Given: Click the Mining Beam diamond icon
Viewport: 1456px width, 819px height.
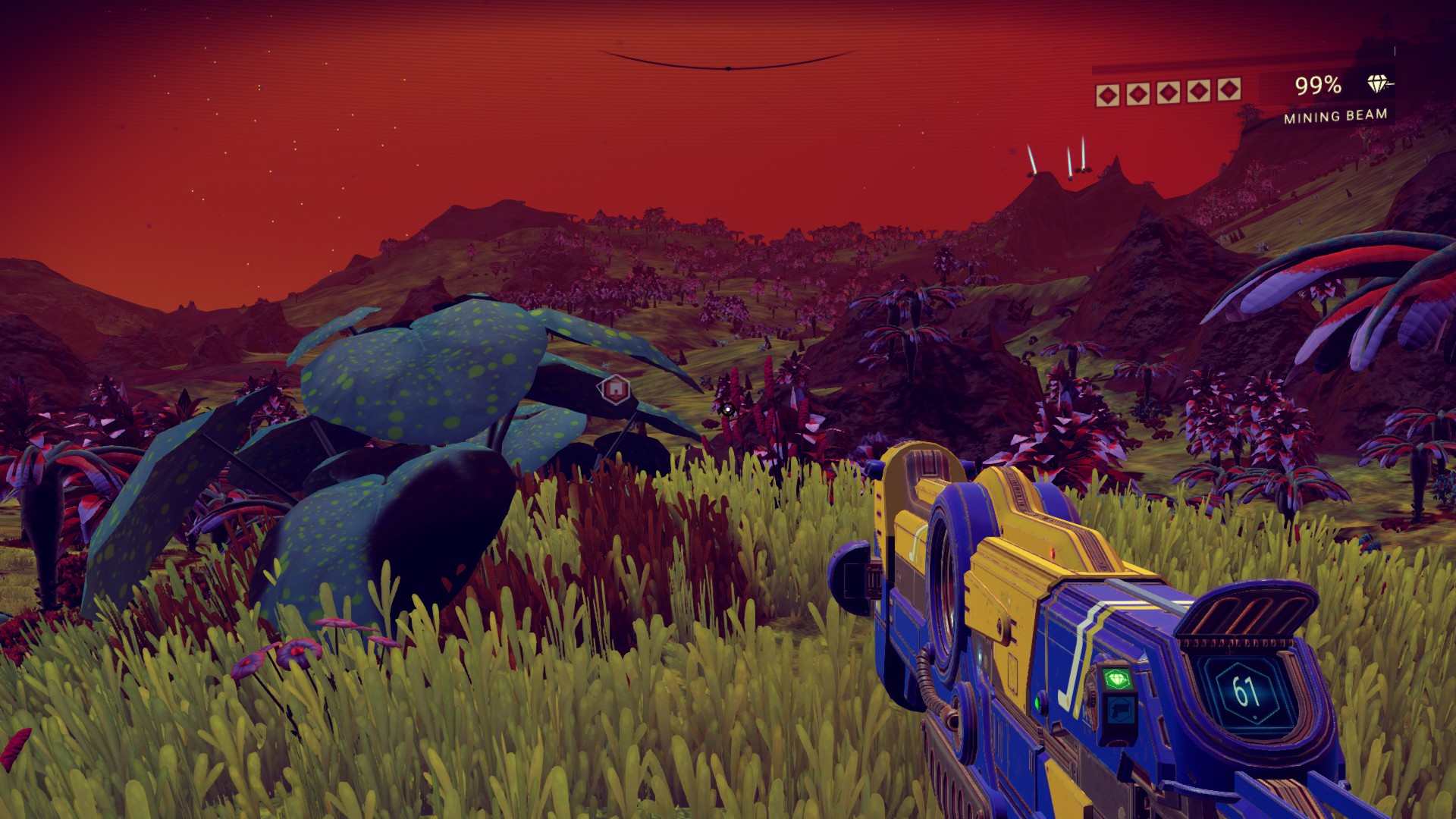Looking at the screenshot, I should 1378,84.
